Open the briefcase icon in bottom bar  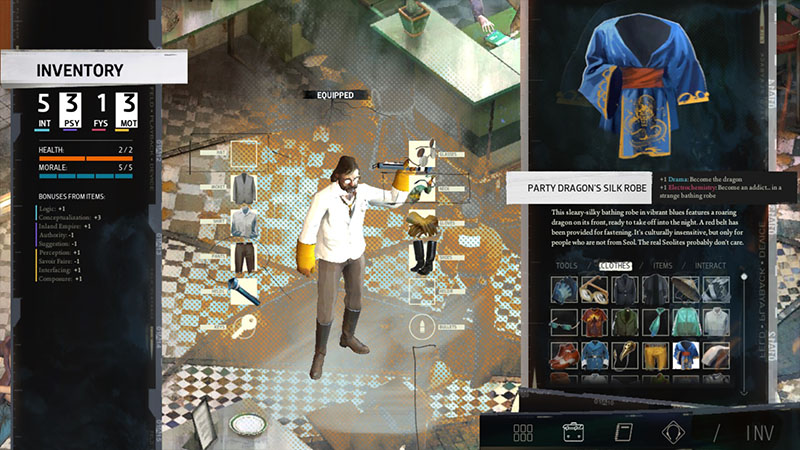(574, 432)
